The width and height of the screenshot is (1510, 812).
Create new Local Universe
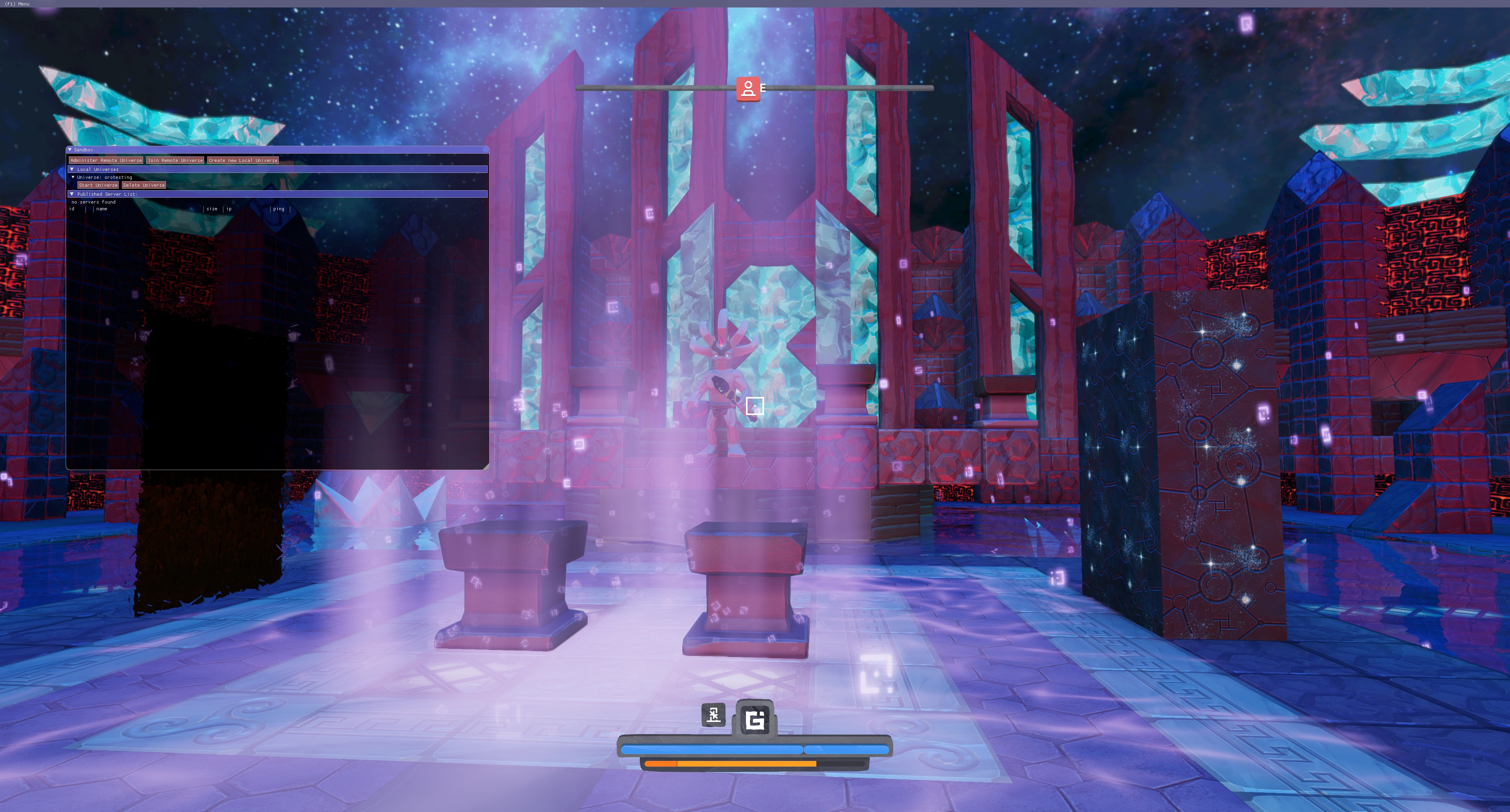[243, 160]
